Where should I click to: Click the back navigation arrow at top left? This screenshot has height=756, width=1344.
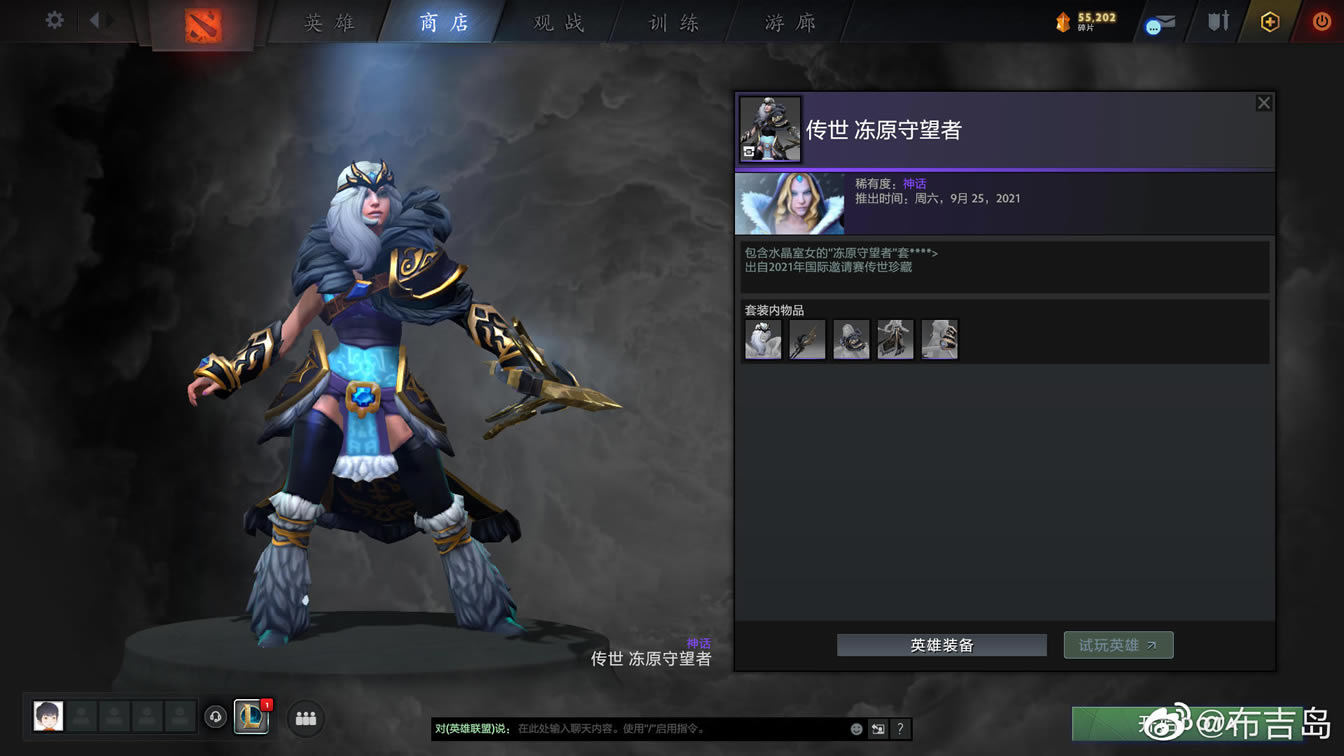pos(96,18)
